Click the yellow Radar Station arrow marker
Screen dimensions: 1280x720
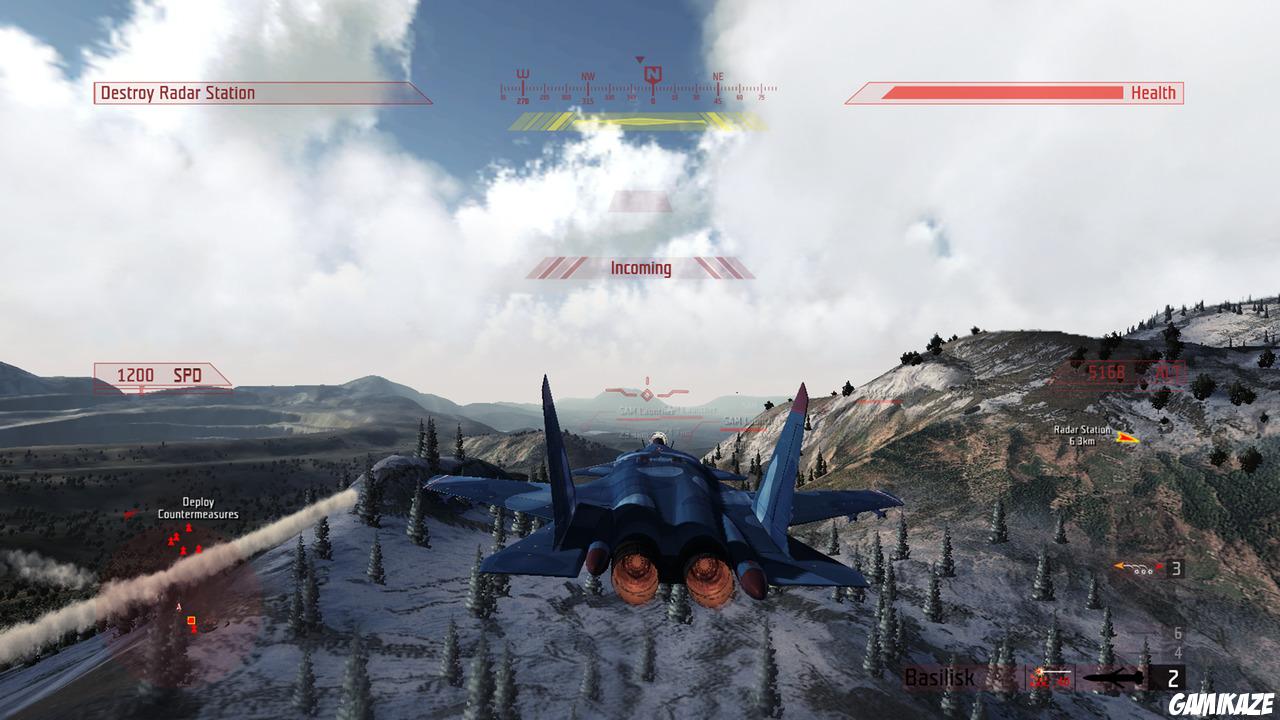[x=1129, y=437]
